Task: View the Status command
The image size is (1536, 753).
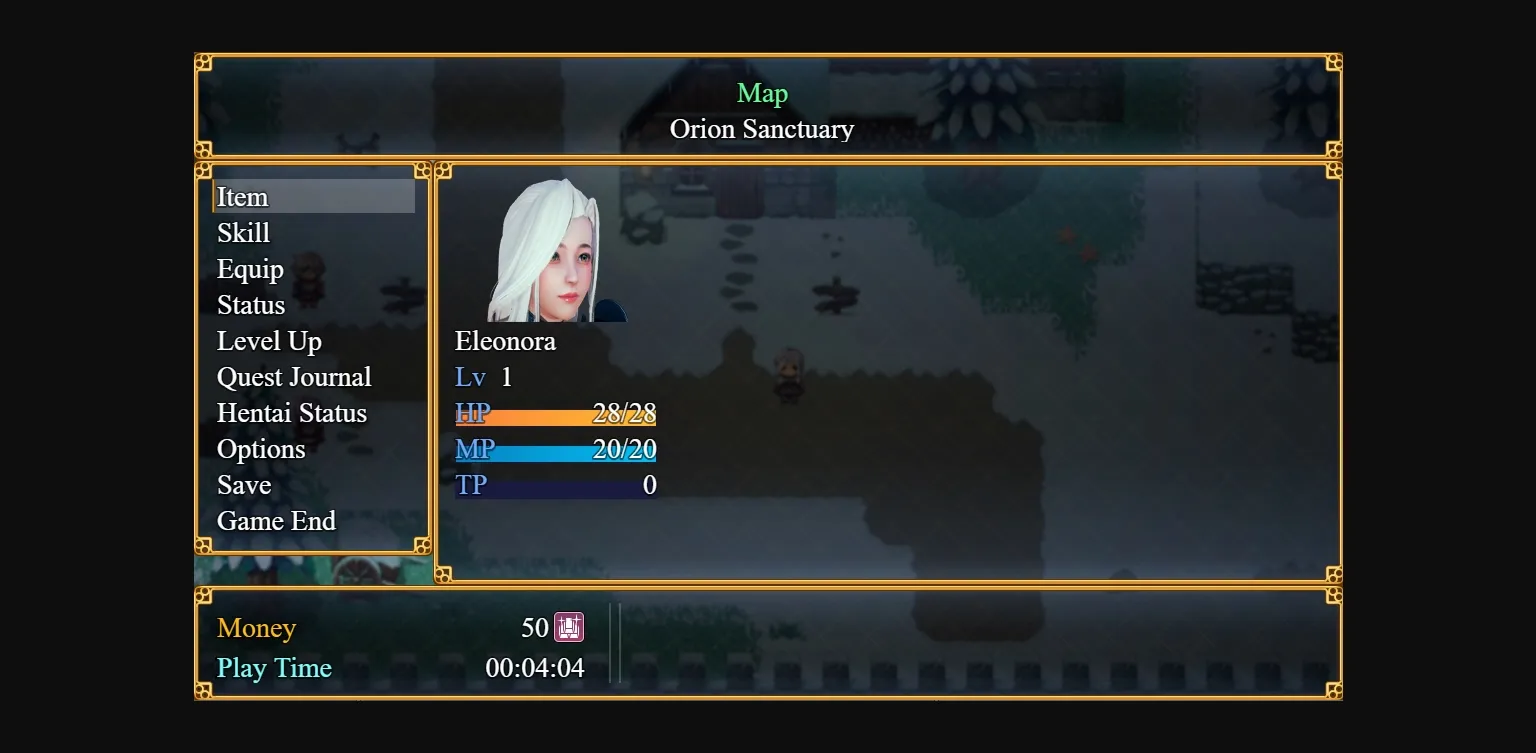Action: coord(250,304)
